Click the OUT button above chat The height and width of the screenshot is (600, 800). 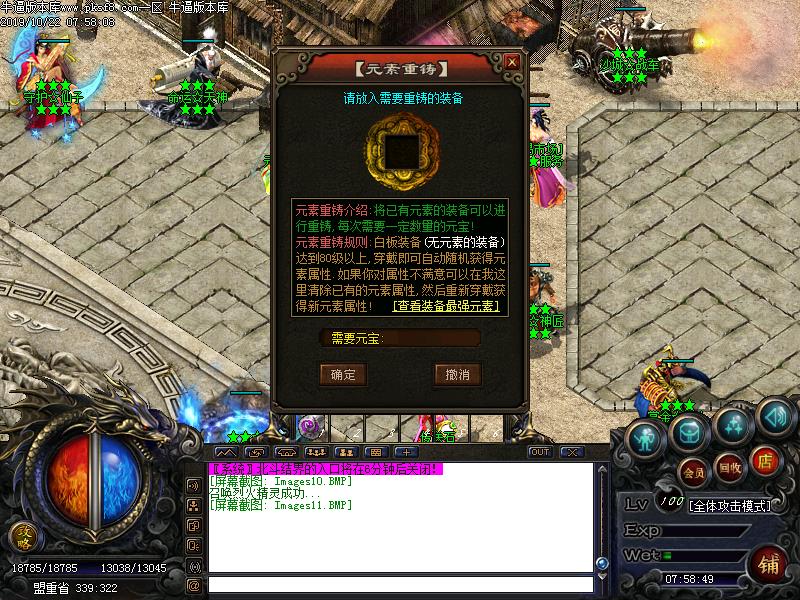[x=540, y=452]
